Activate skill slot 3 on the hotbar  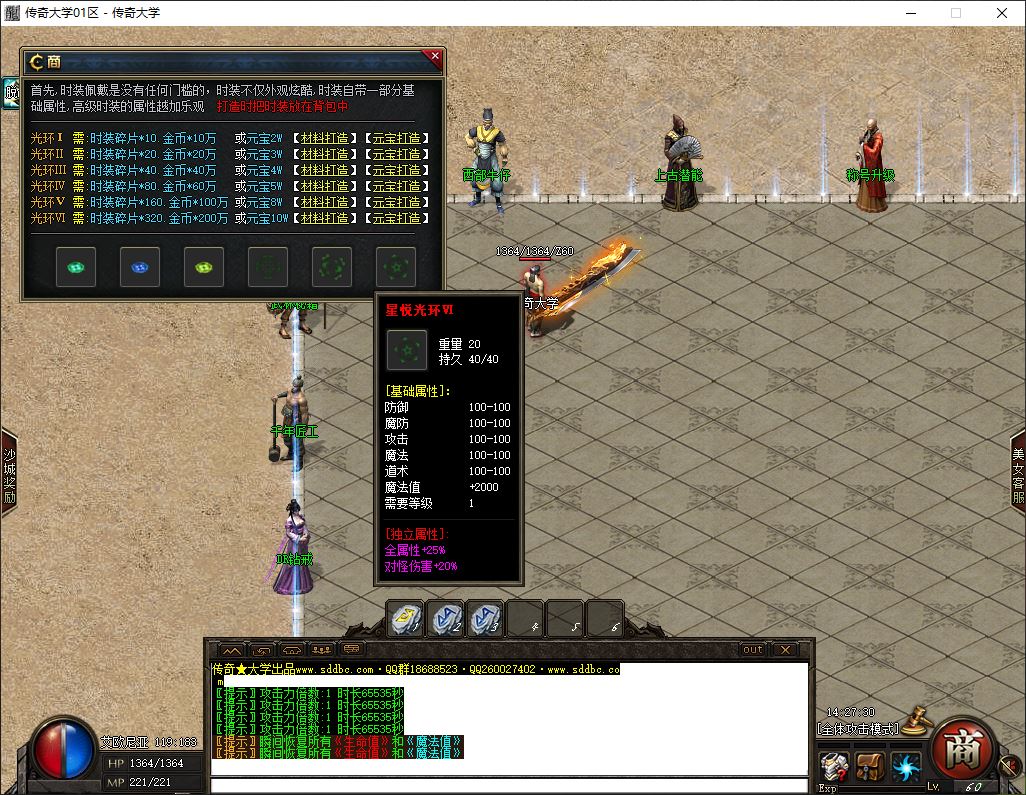pos(485,620)
